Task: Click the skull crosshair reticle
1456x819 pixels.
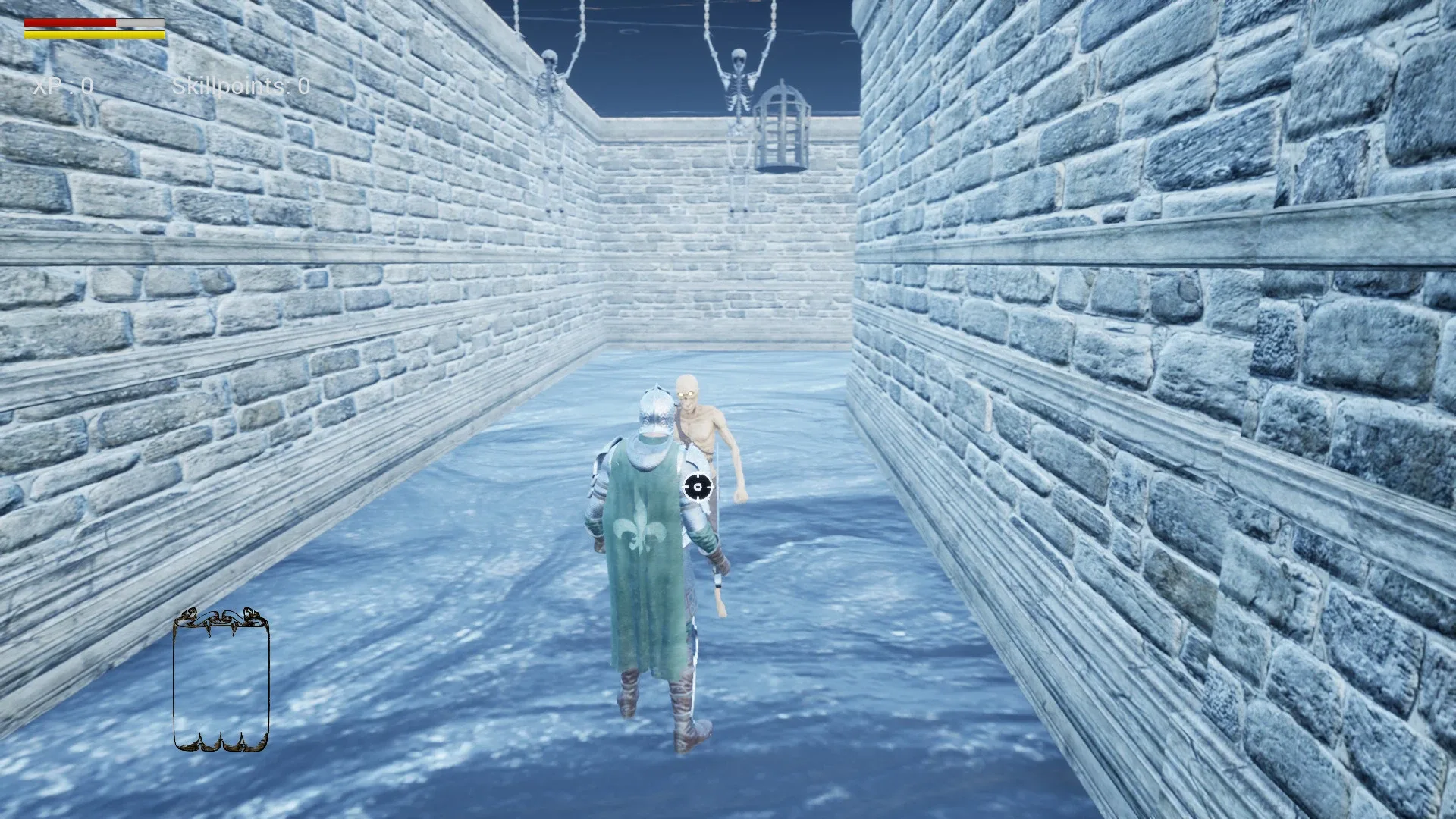Action: 698,486
